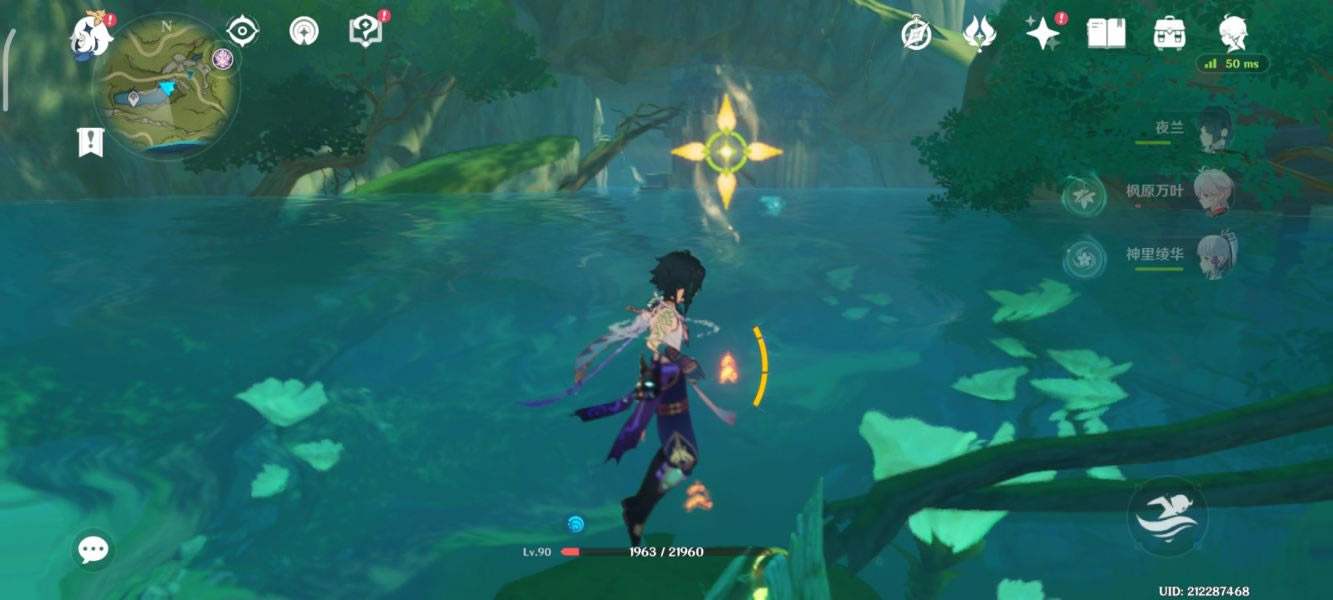Open the Wish star icon
Image resolution: width=1333 pixels, height=600 pixels.
[1043, 34]
